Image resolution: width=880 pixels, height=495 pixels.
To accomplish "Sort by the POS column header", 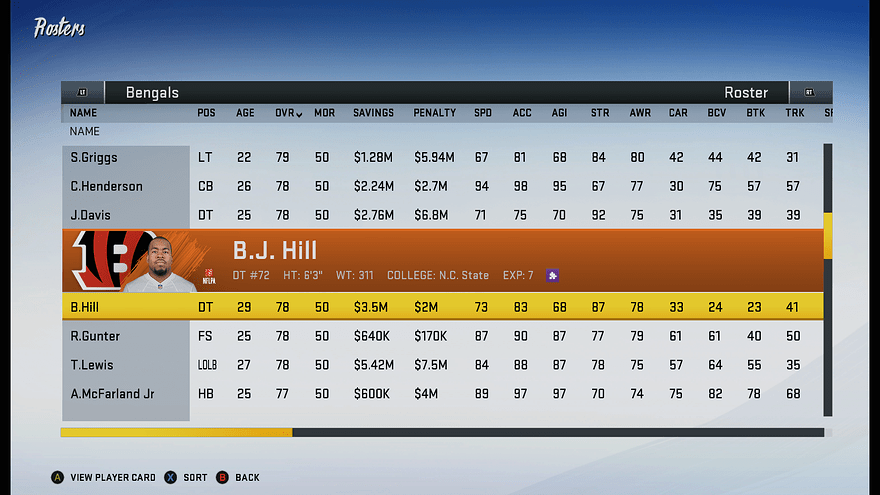I will tap(206, 113).
